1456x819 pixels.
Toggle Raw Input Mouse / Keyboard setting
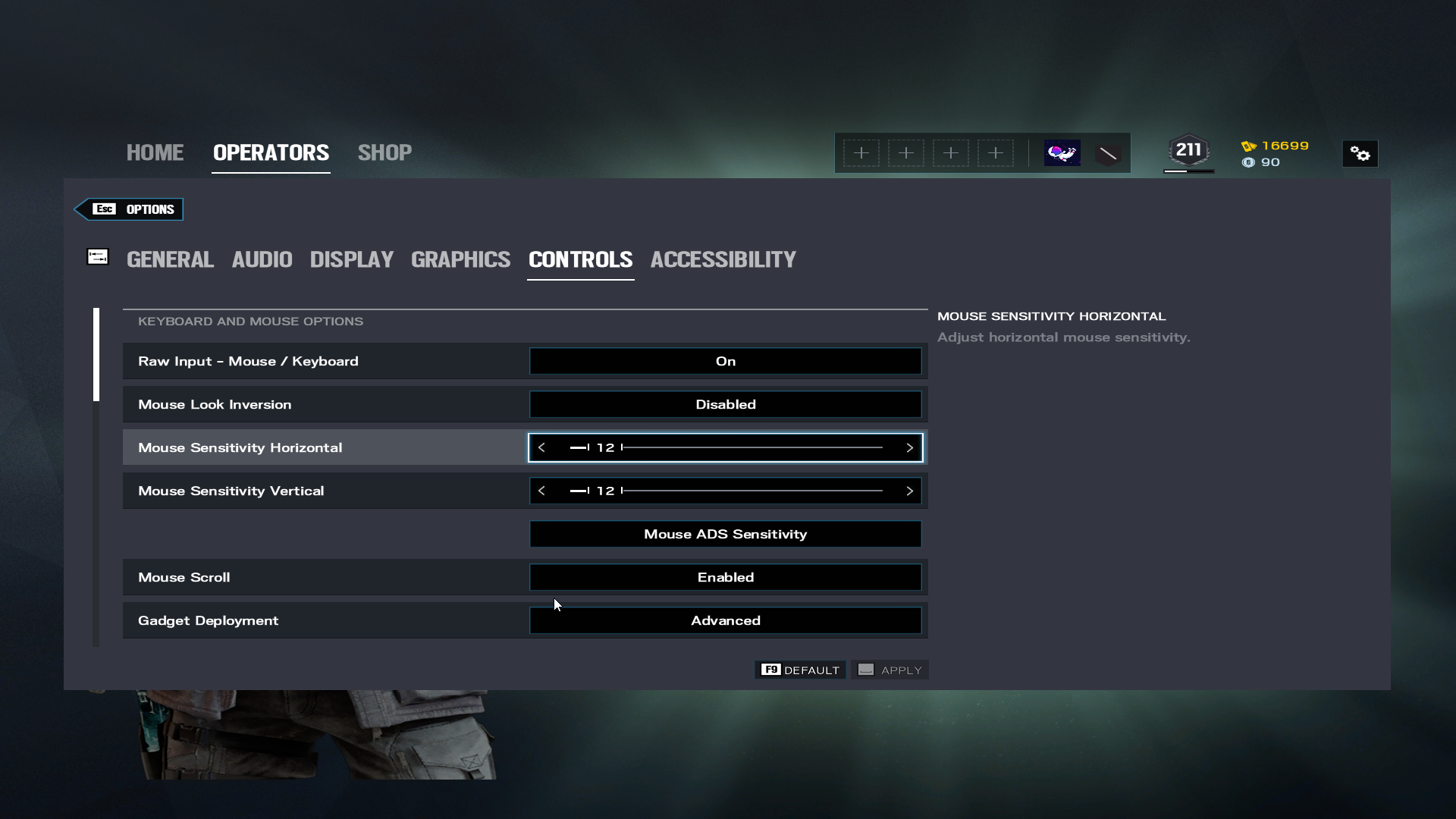point(725,361)
